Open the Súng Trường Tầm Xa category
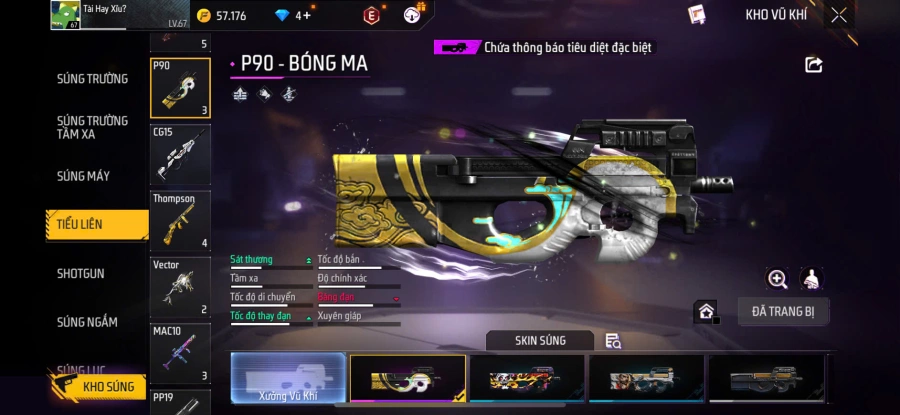This screenshot has height=415, width=900. click(92, 127)
